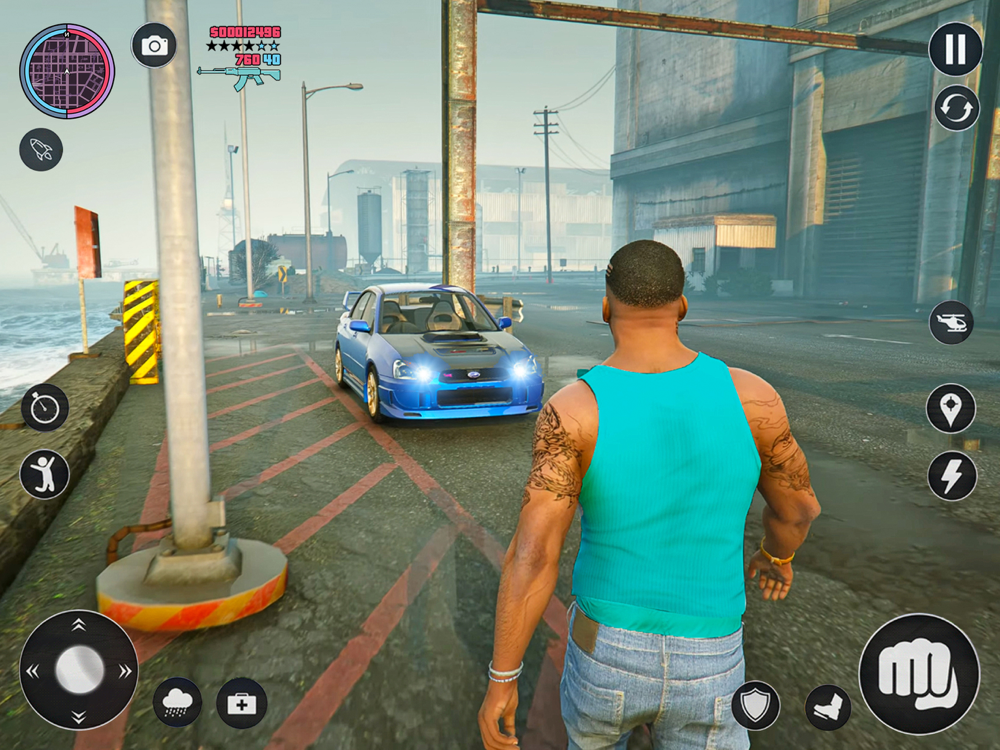Image resolution: width=1000 pixels, height=750 pixels.
Task: Throw a punch with the fist button
Action: (x=918, y=673)
